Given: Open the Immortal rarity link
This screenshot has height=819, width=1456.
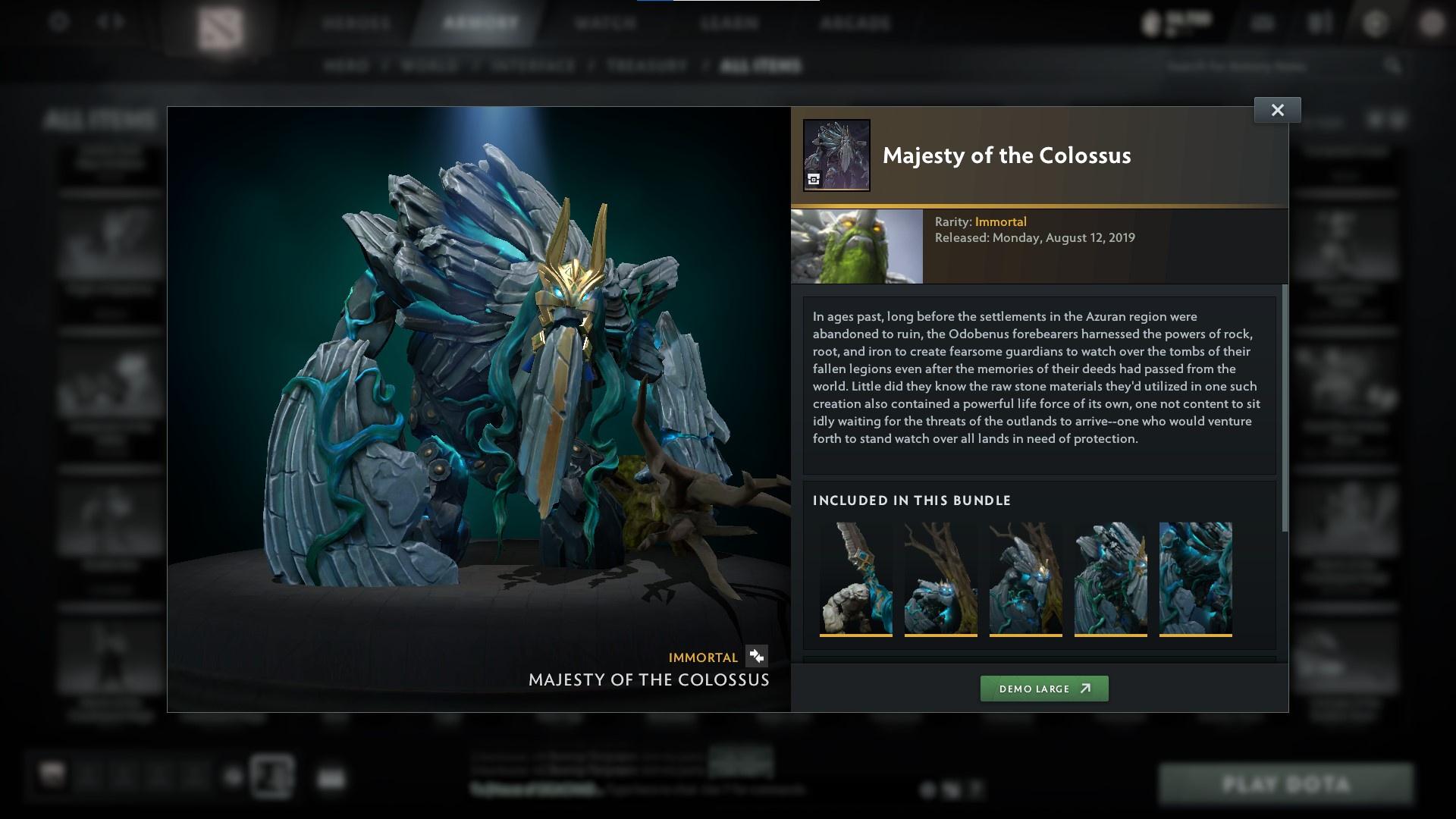Looking at the screenshot, I should pyautogui.click(x=1002, y=221).
